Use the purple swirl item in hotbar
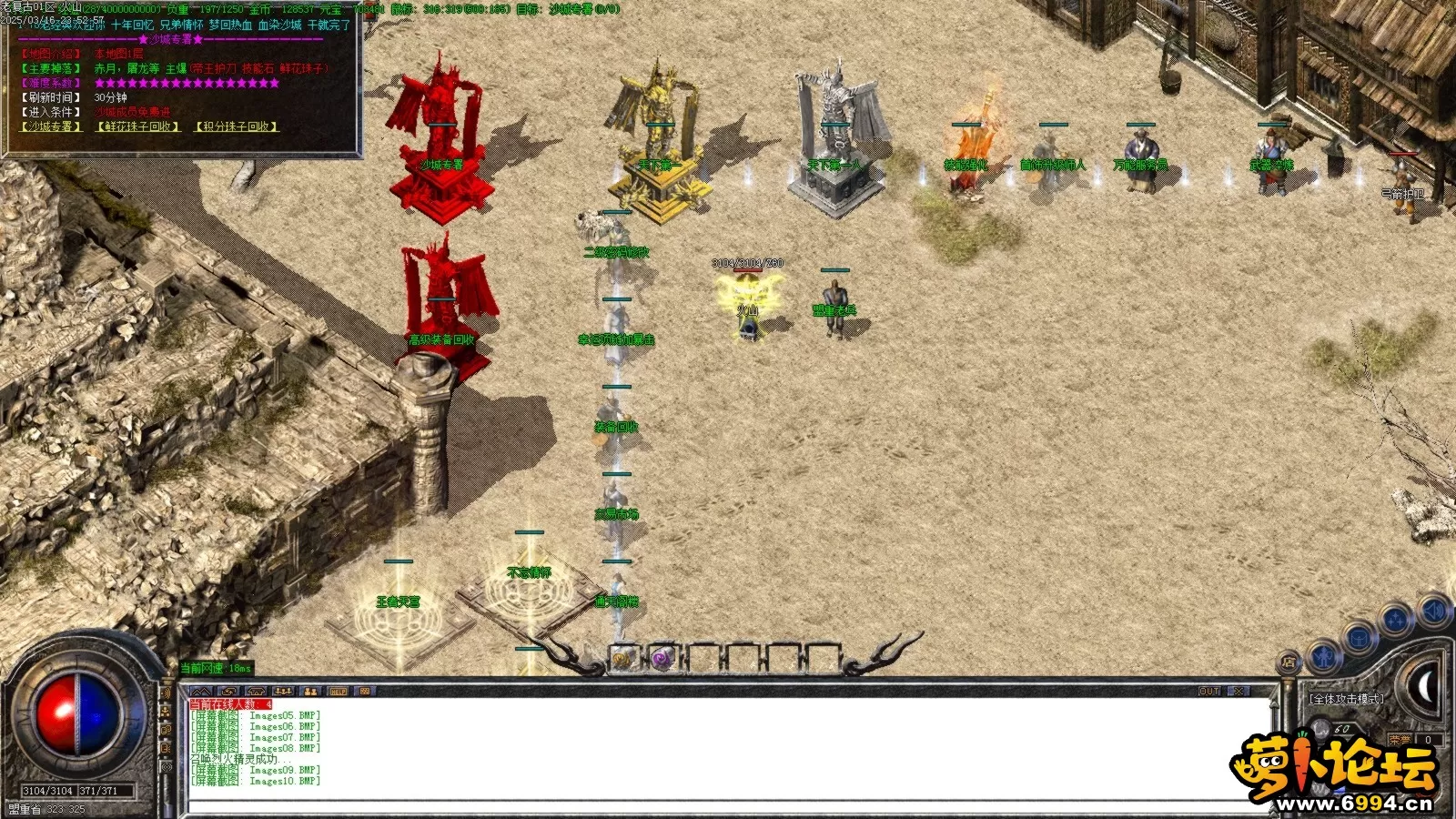 [662, 658]
